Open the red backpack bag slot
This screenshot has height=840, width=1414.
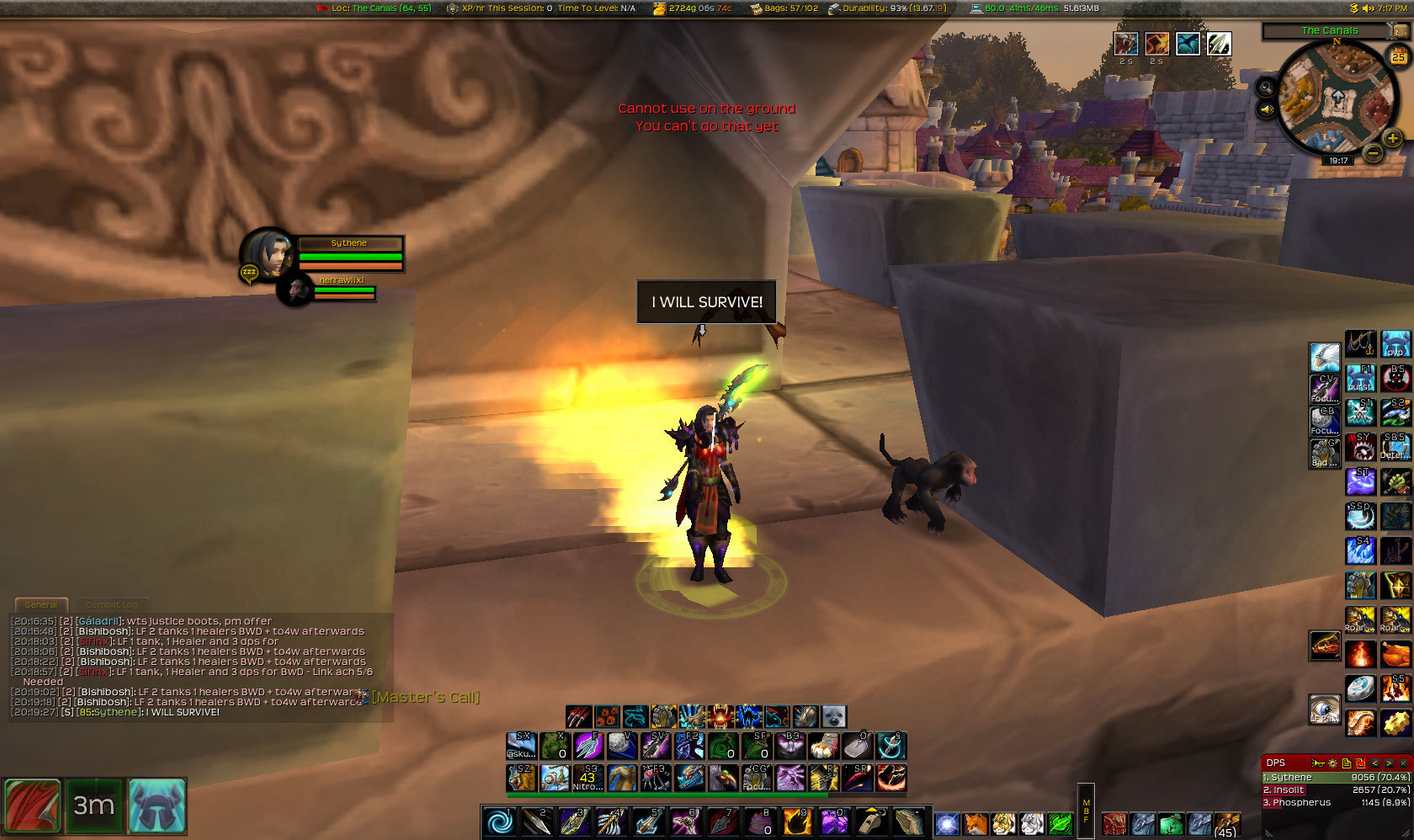pos(1114,824)
